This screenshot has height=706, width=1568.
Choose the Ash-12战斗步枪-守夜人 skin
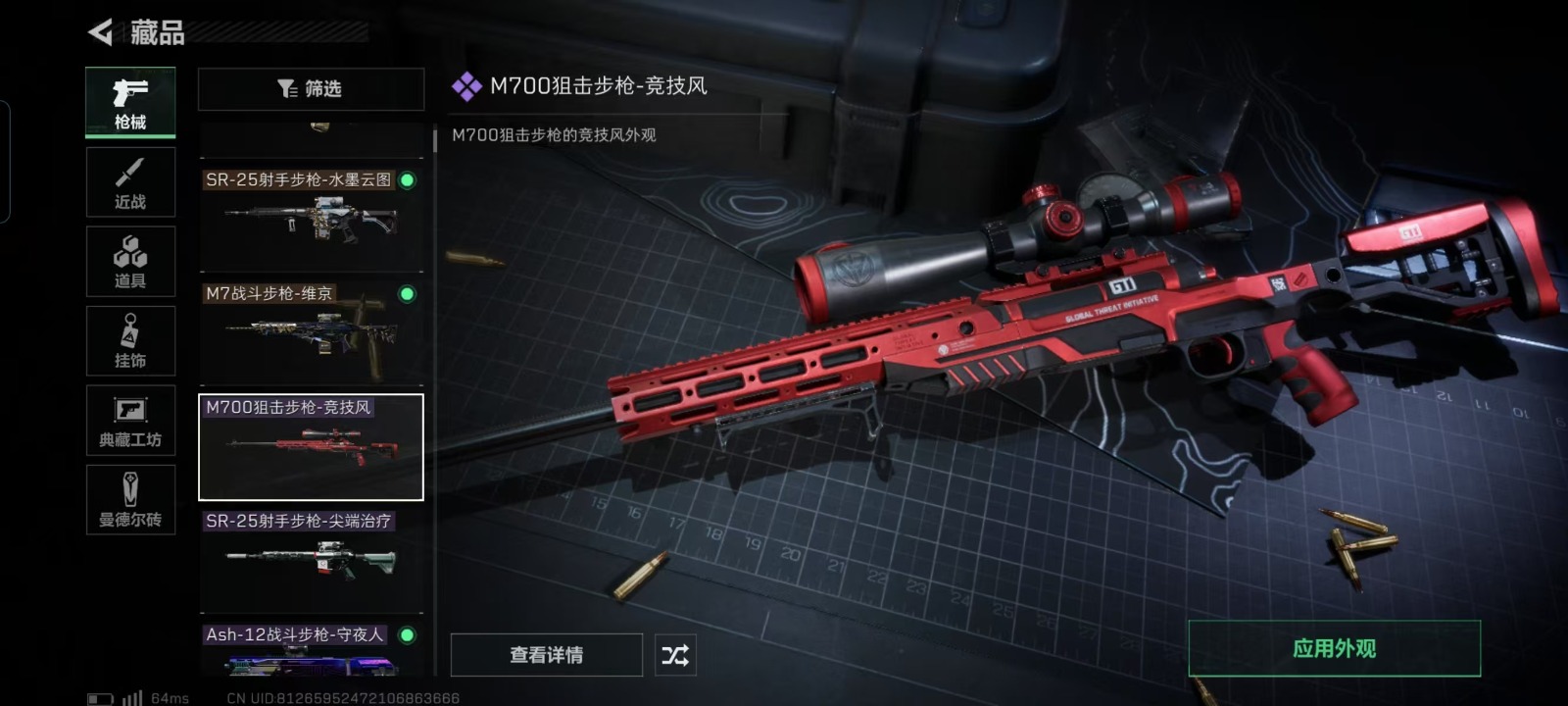(x=311, y=649)
